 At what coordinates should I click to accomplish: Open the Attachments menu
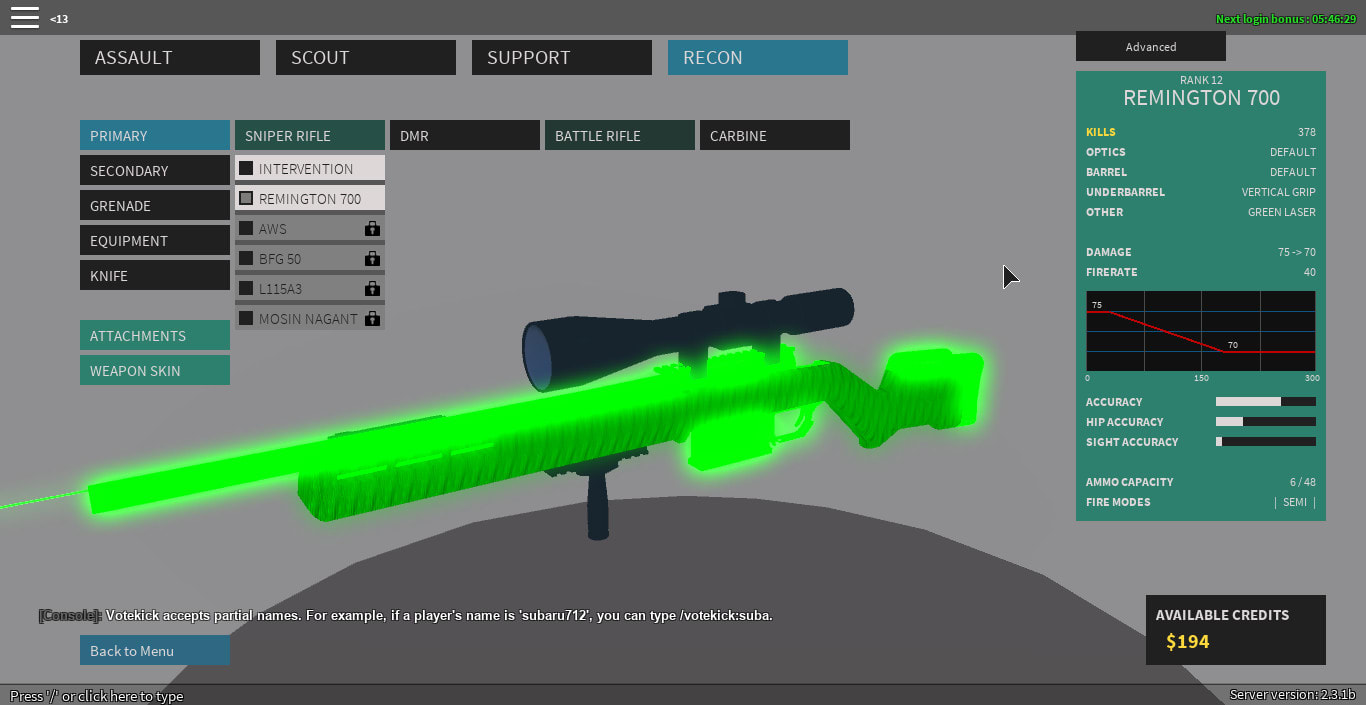pos(154,335)
